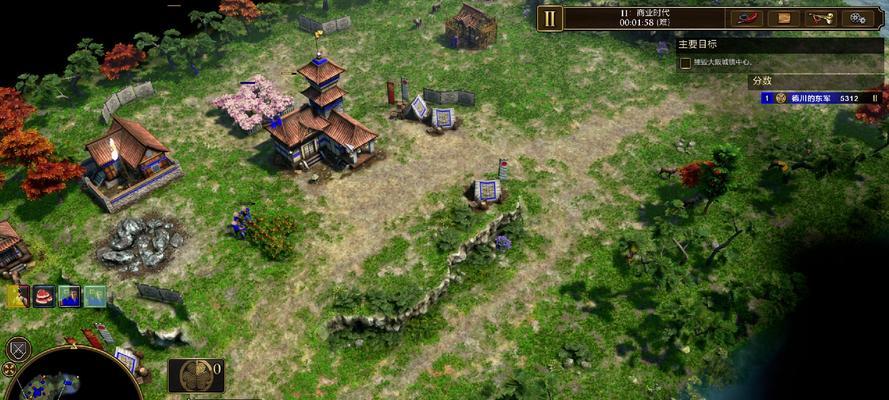Open the gears settings menu

point(858,18)
